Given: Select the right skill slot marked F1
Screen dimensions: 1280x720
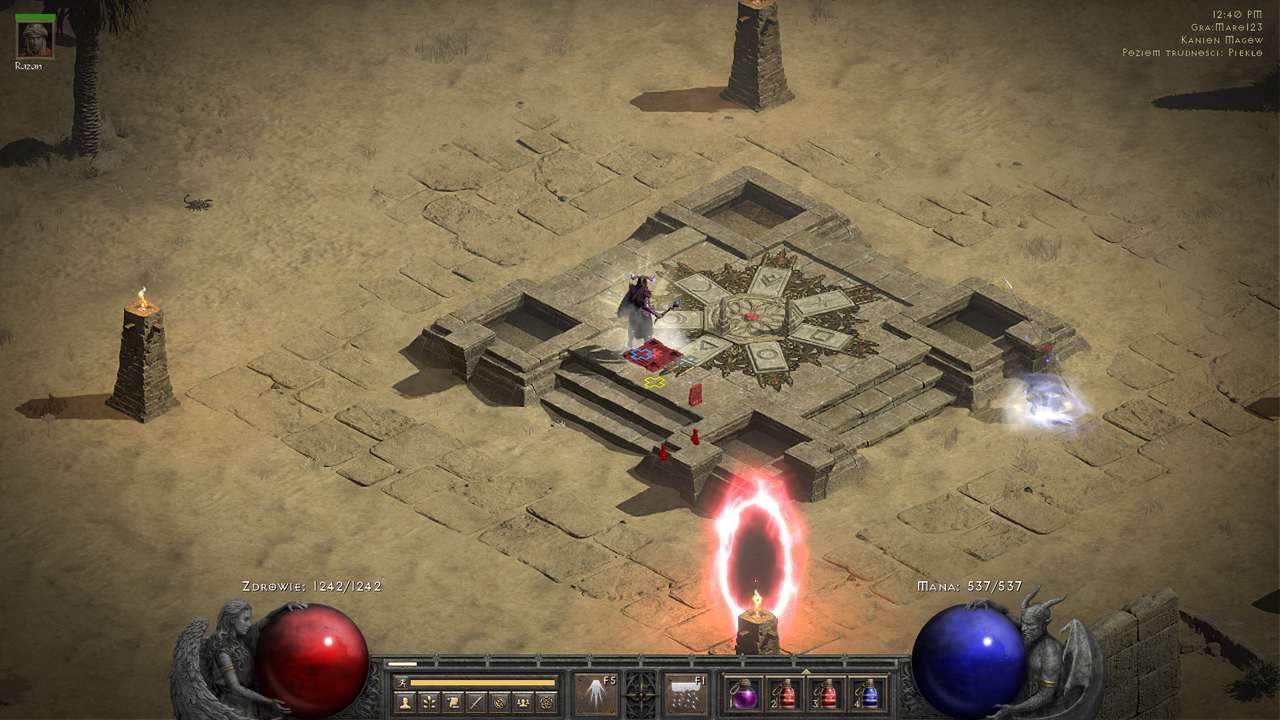Looking at the screenshot, I should [686, 694].
